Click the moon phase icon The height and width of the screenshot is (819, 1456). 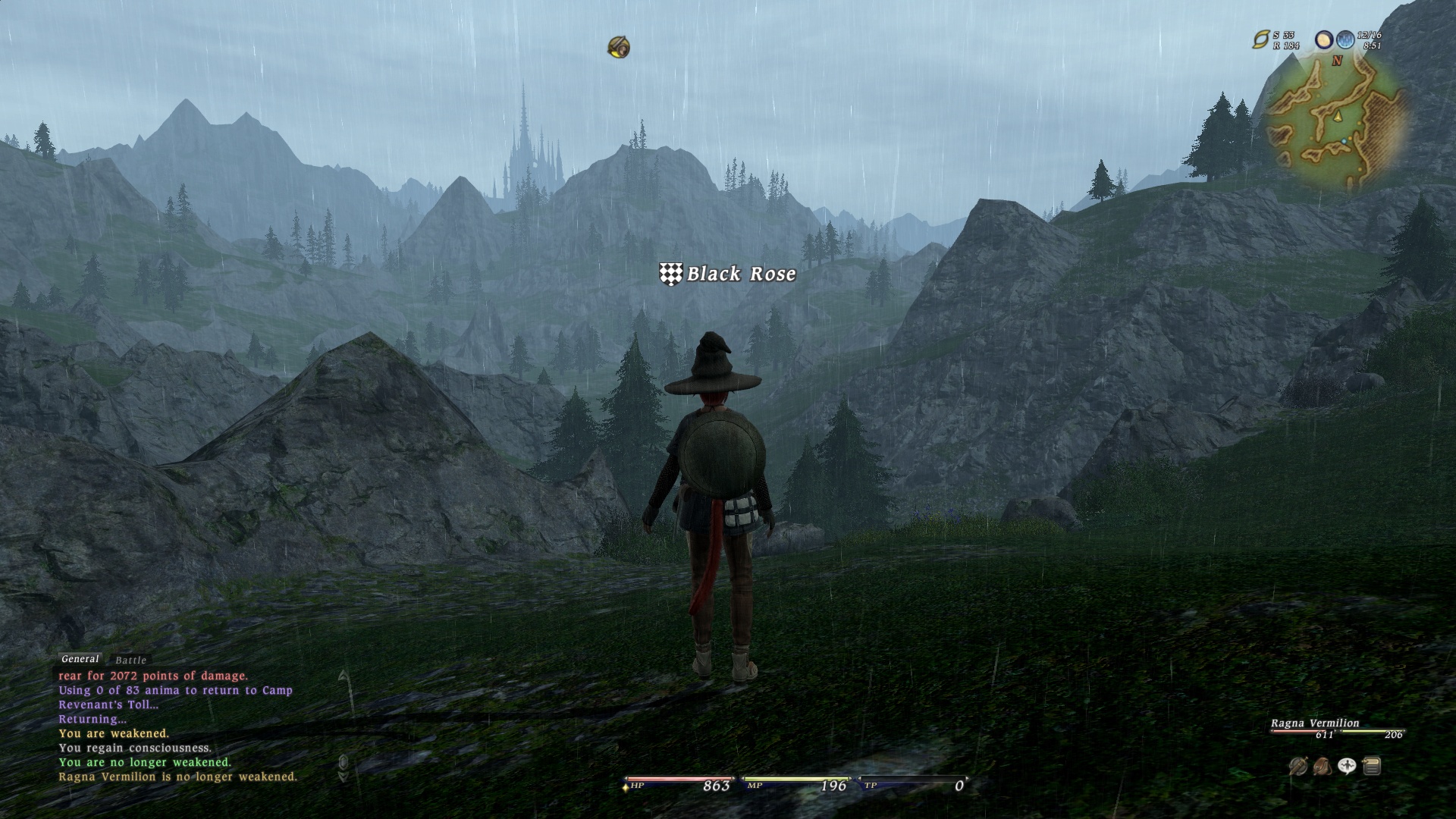click(1324, 39)
